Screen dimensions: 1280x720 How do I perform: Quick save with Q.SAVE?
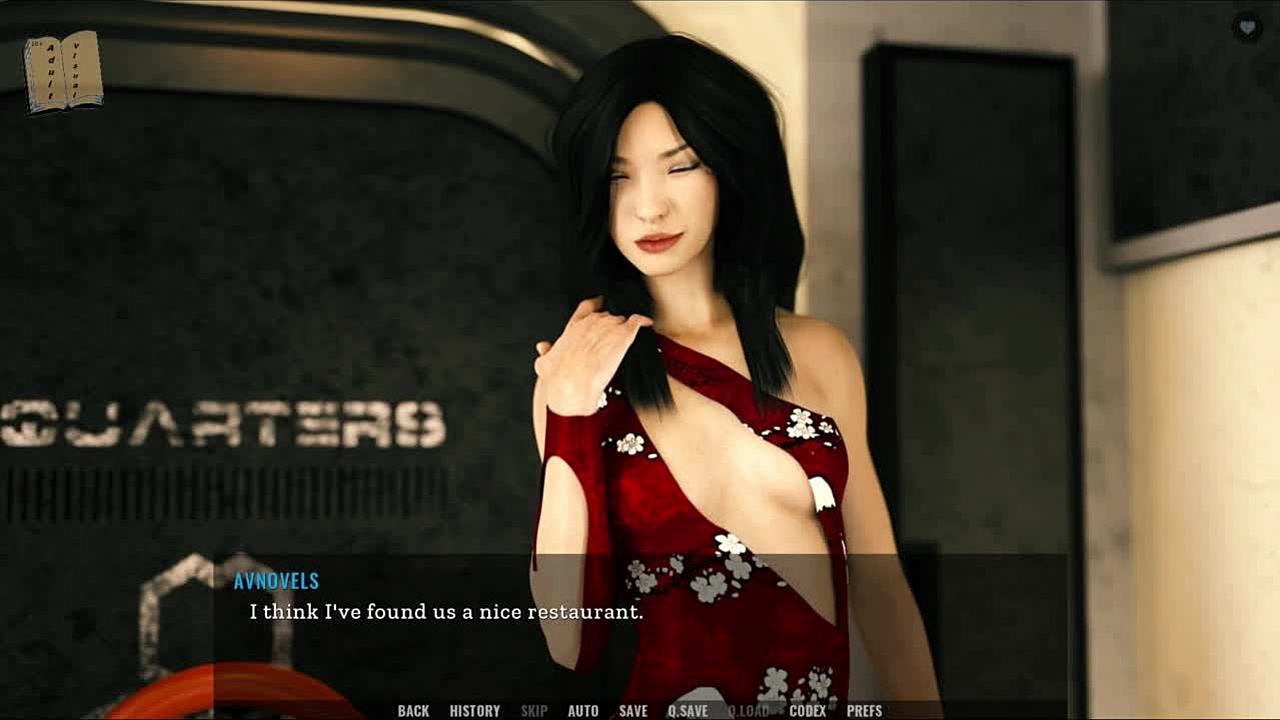[688, 711]
